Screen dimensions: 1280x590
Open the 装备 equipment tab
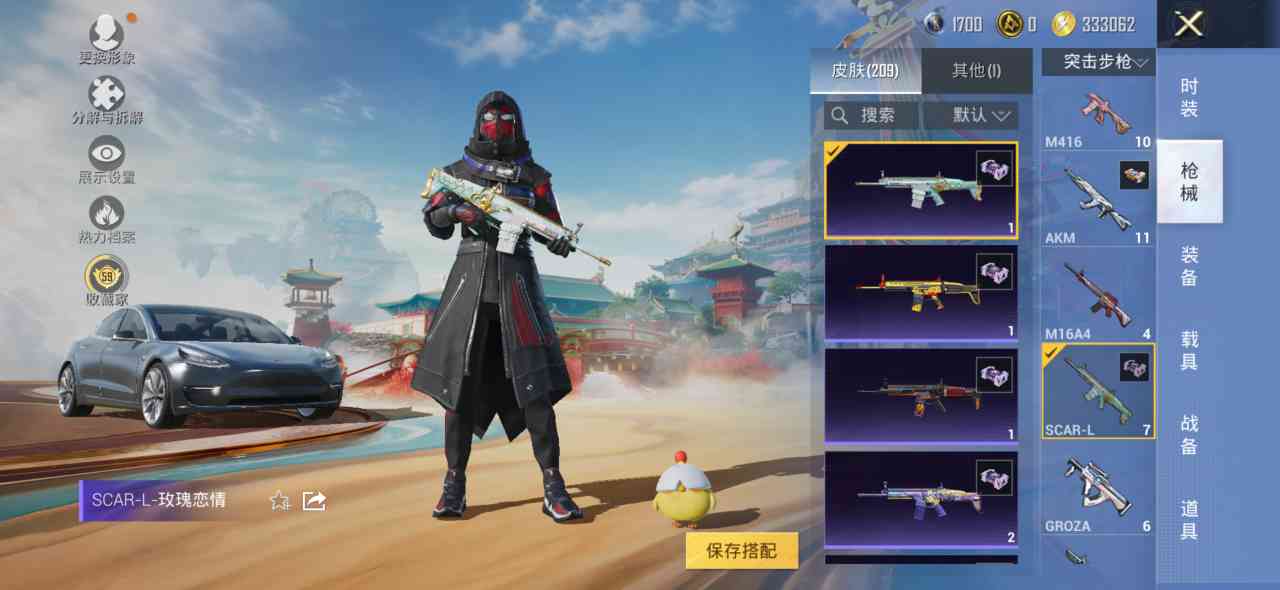coord(1189,266)
